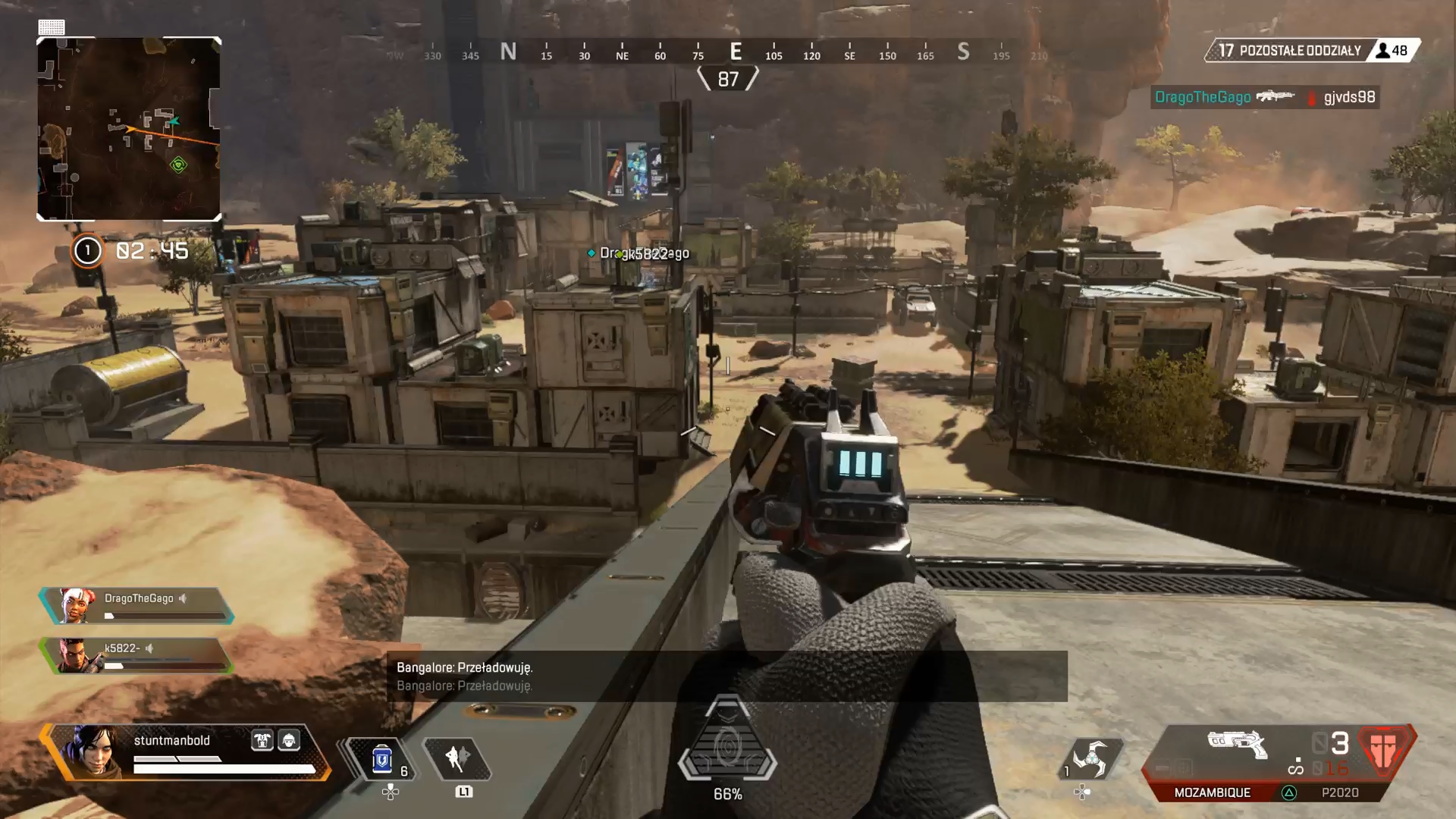Use the shield cell item slot

[x=383, y=758]
